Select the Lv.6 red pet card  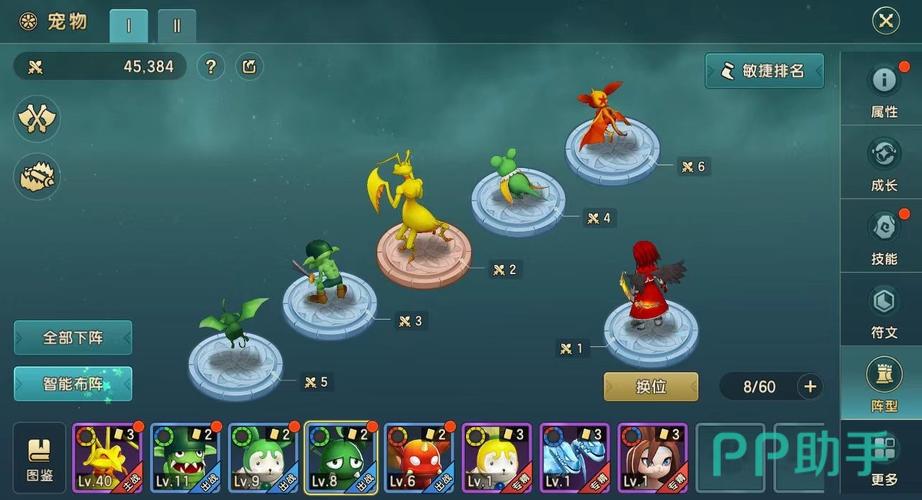coord(418,459)
